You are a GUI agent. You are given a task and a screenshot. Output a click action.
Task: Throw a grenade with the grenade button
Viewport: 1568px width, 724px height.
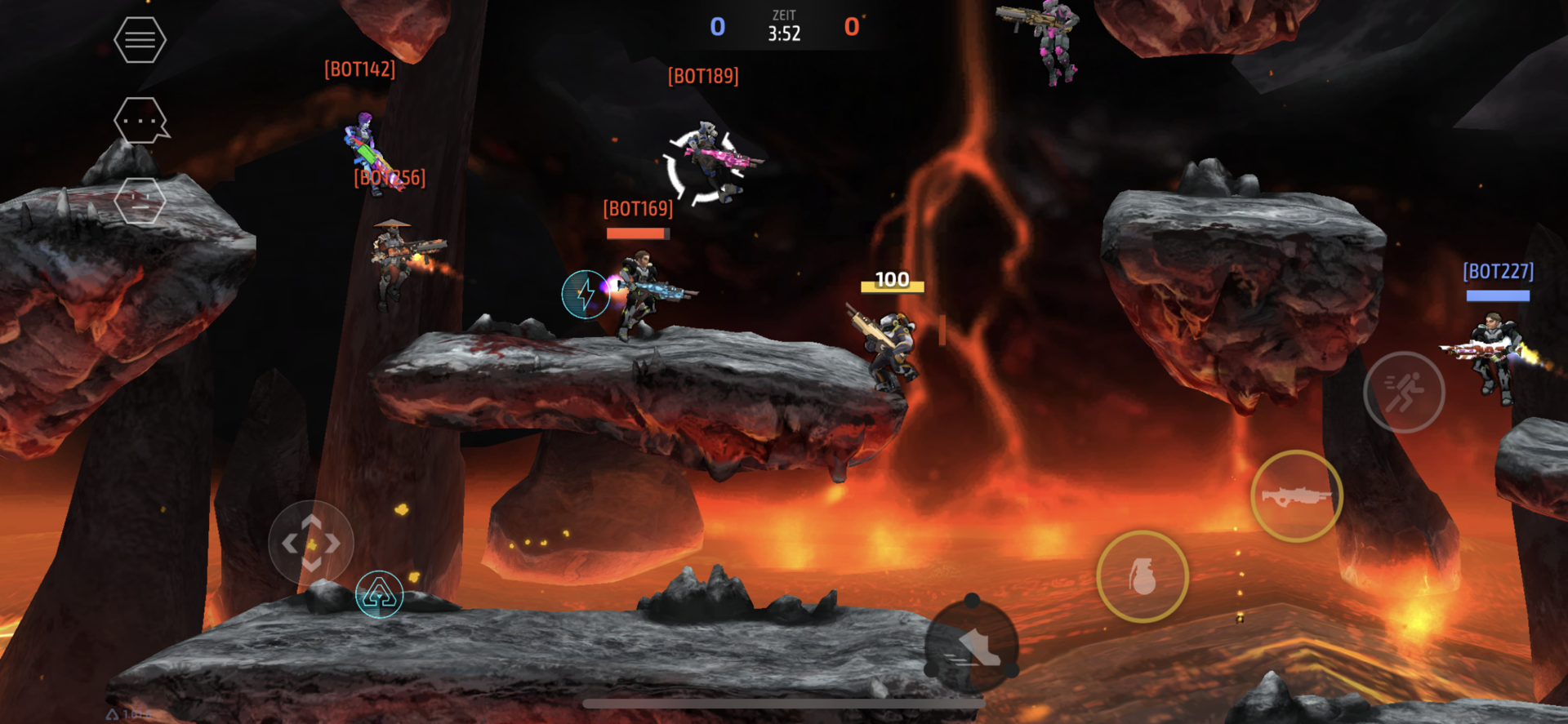pos(1142,576)
